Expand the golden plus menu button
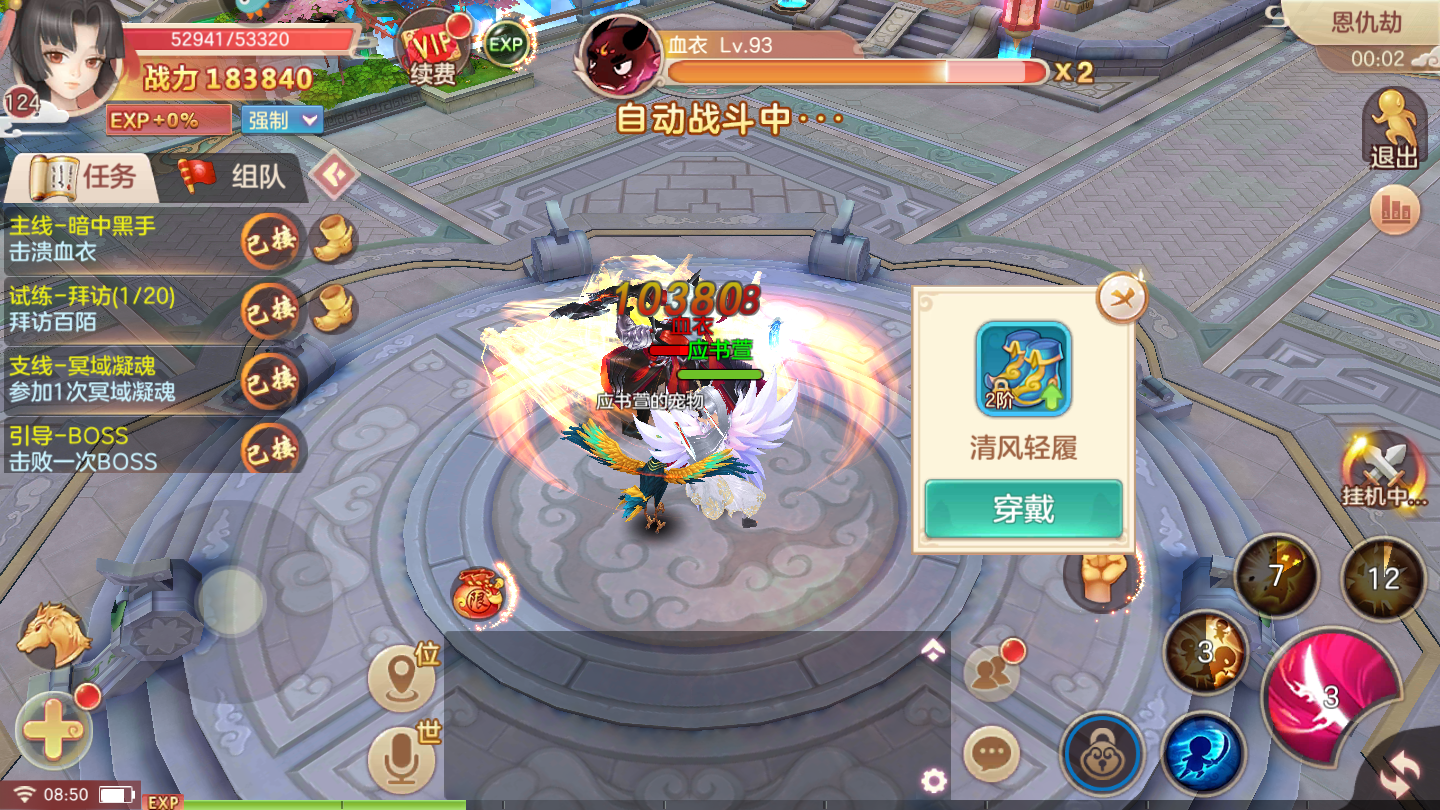The width and height of the screenshot is (1440, 810). (53, 730)
